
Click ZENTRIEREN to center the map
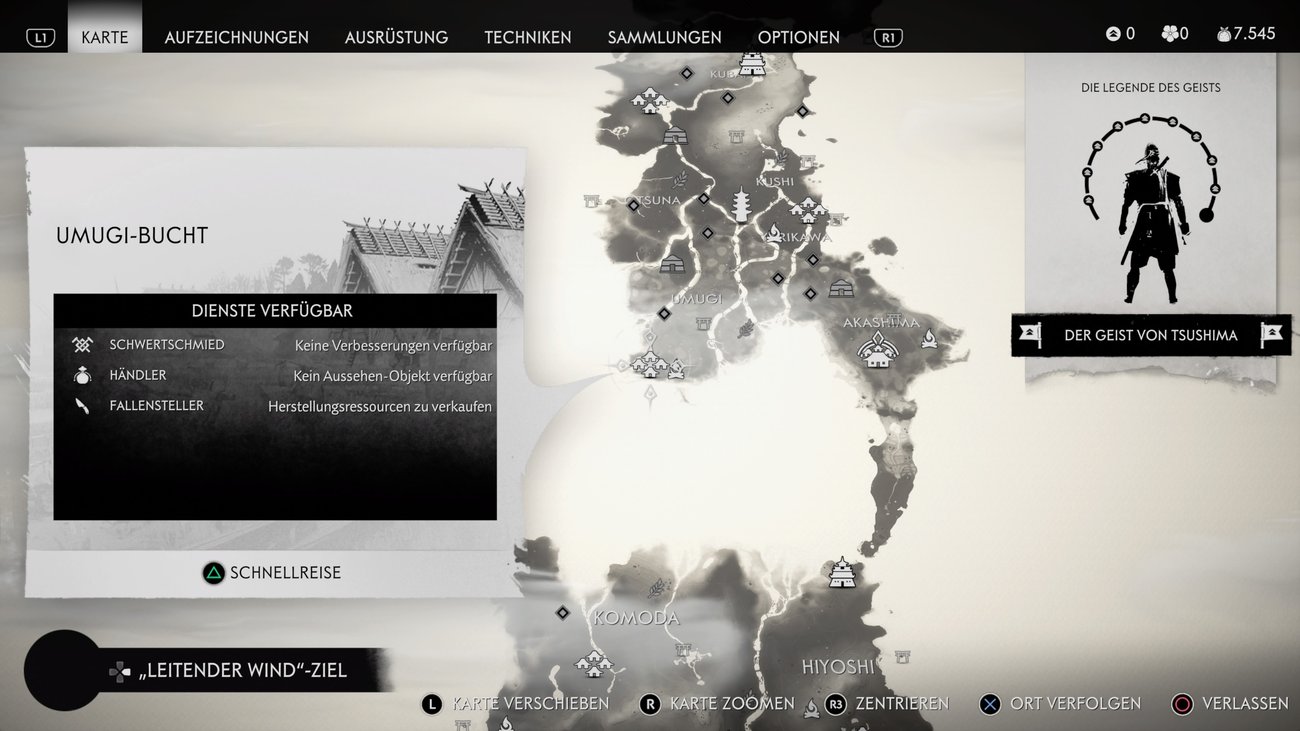point(889,704)
